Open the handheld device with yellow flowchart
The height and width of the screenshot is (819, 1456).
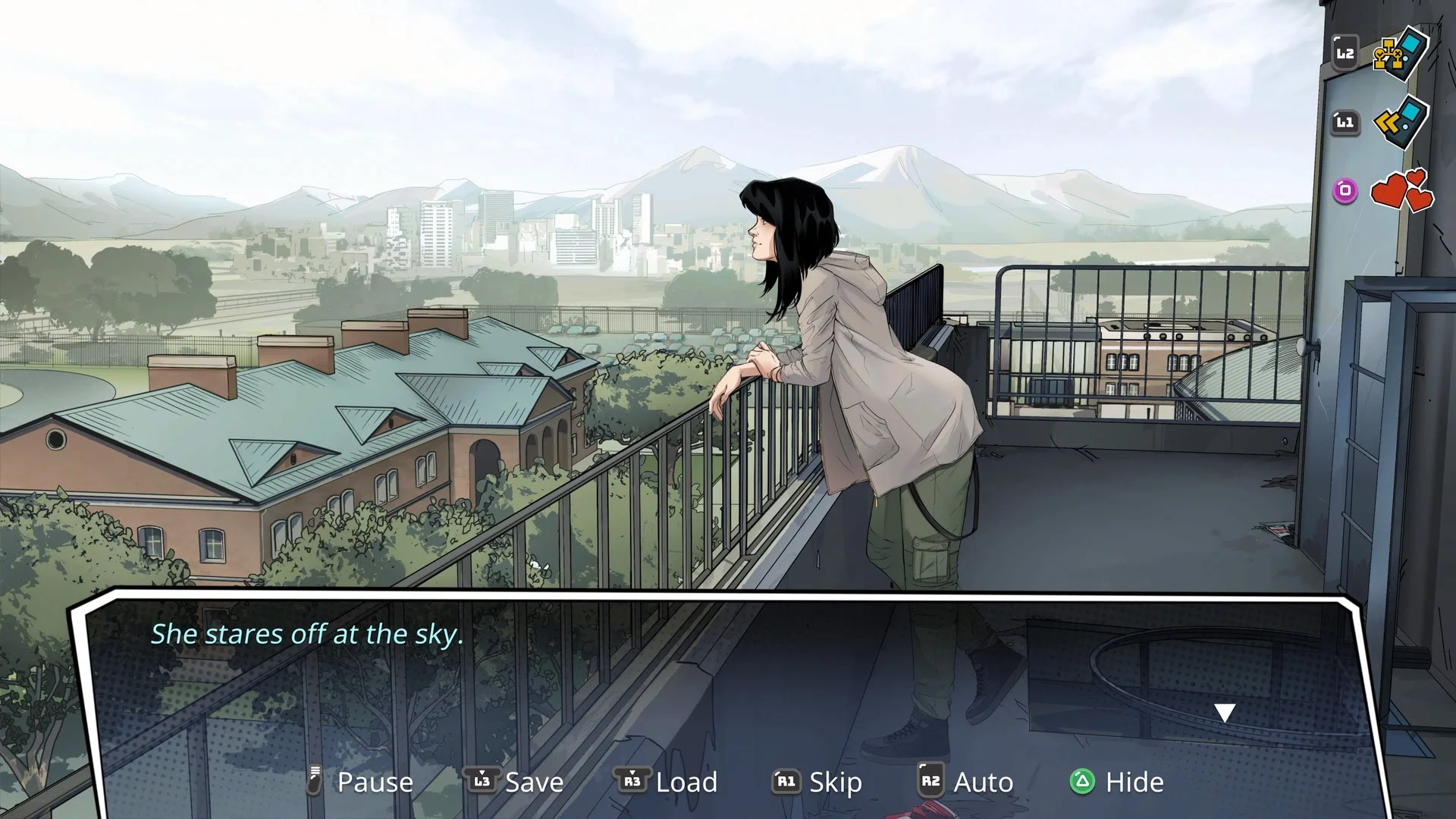(1401, 55)
